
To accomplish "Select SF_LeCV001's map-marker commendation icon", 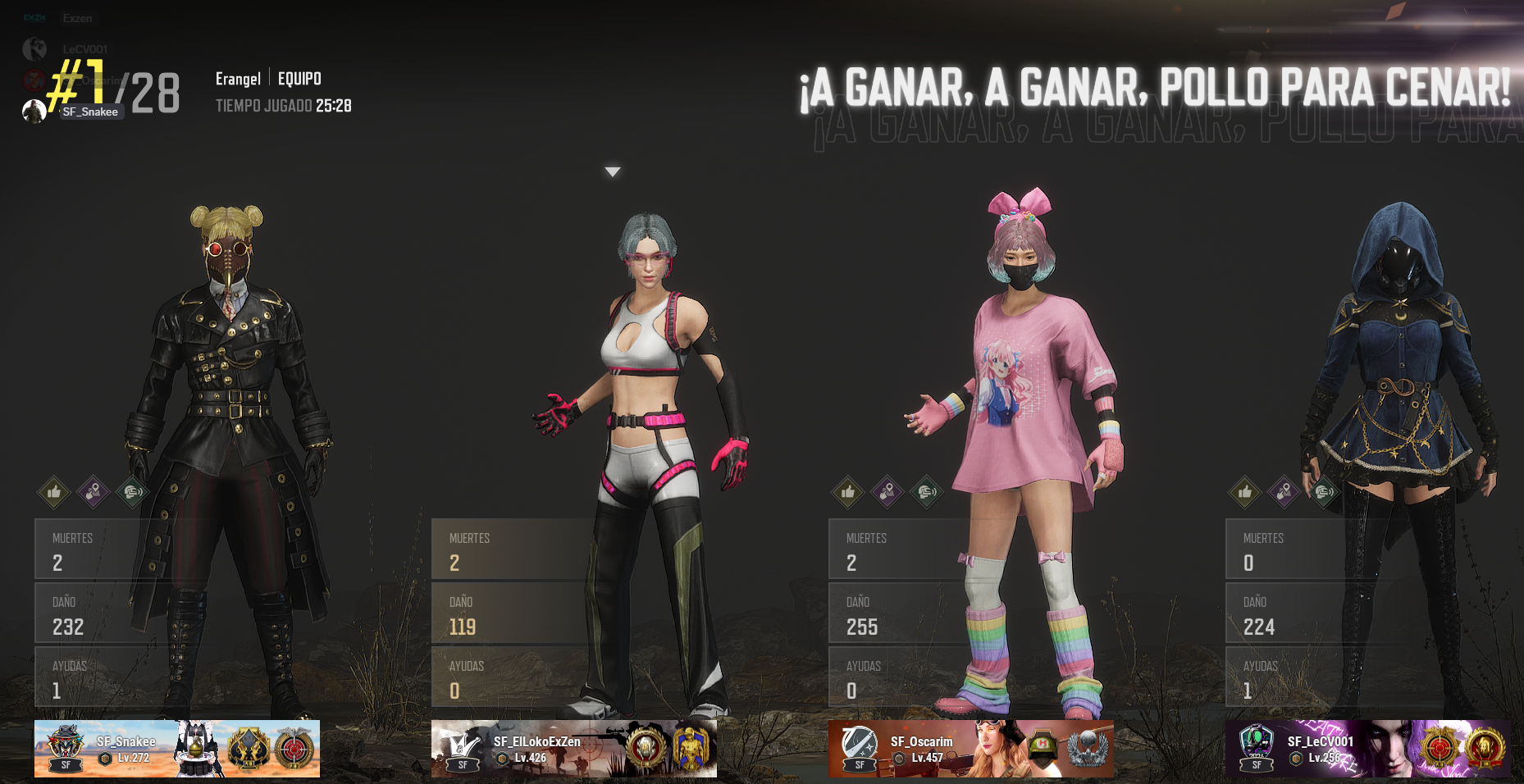I will (x=1284, y=492).
